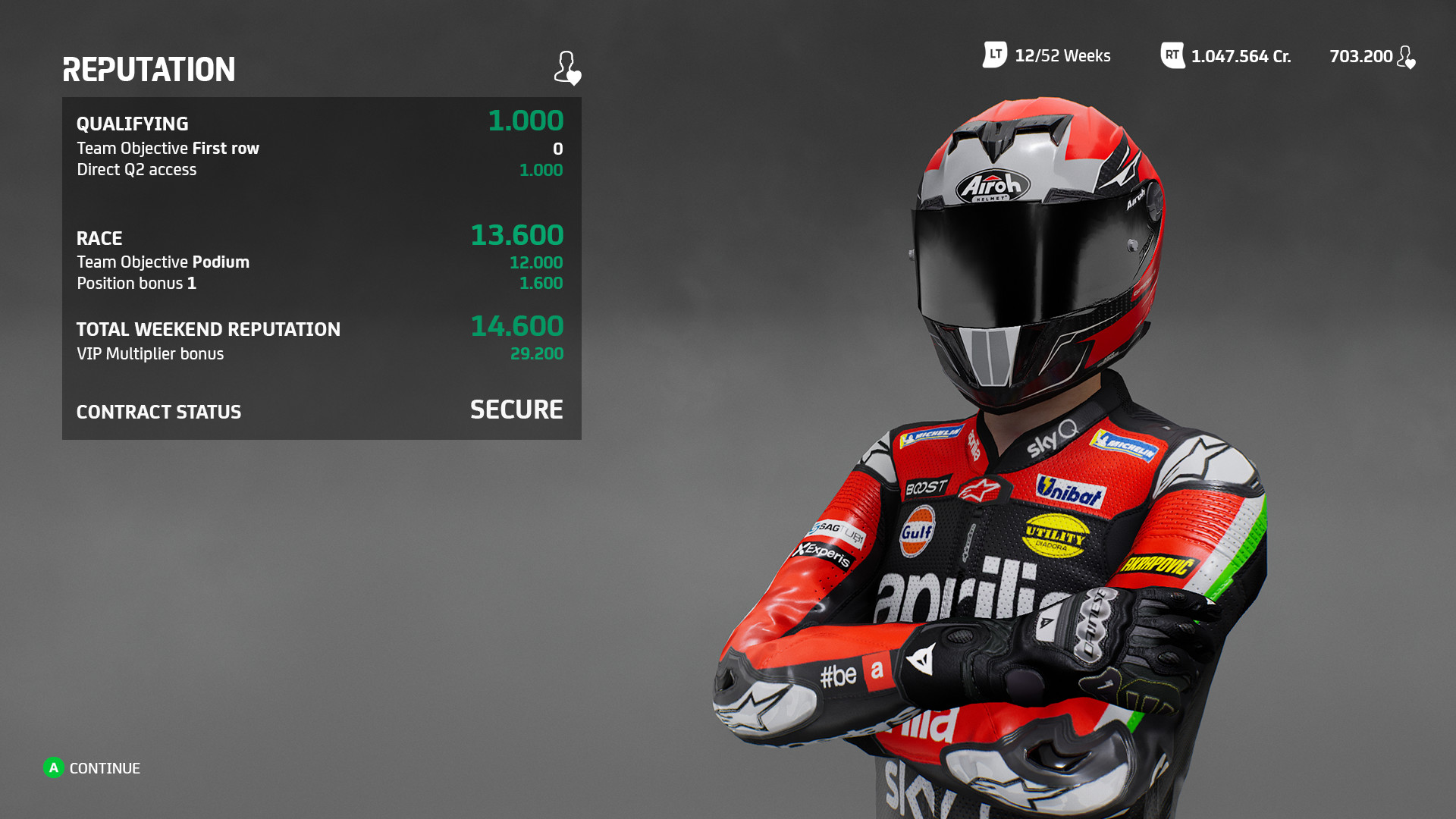The width and height of the screenshot is (1456, 819).
Task: Click the SECURE contract status label
Action: tap(516, 410)
